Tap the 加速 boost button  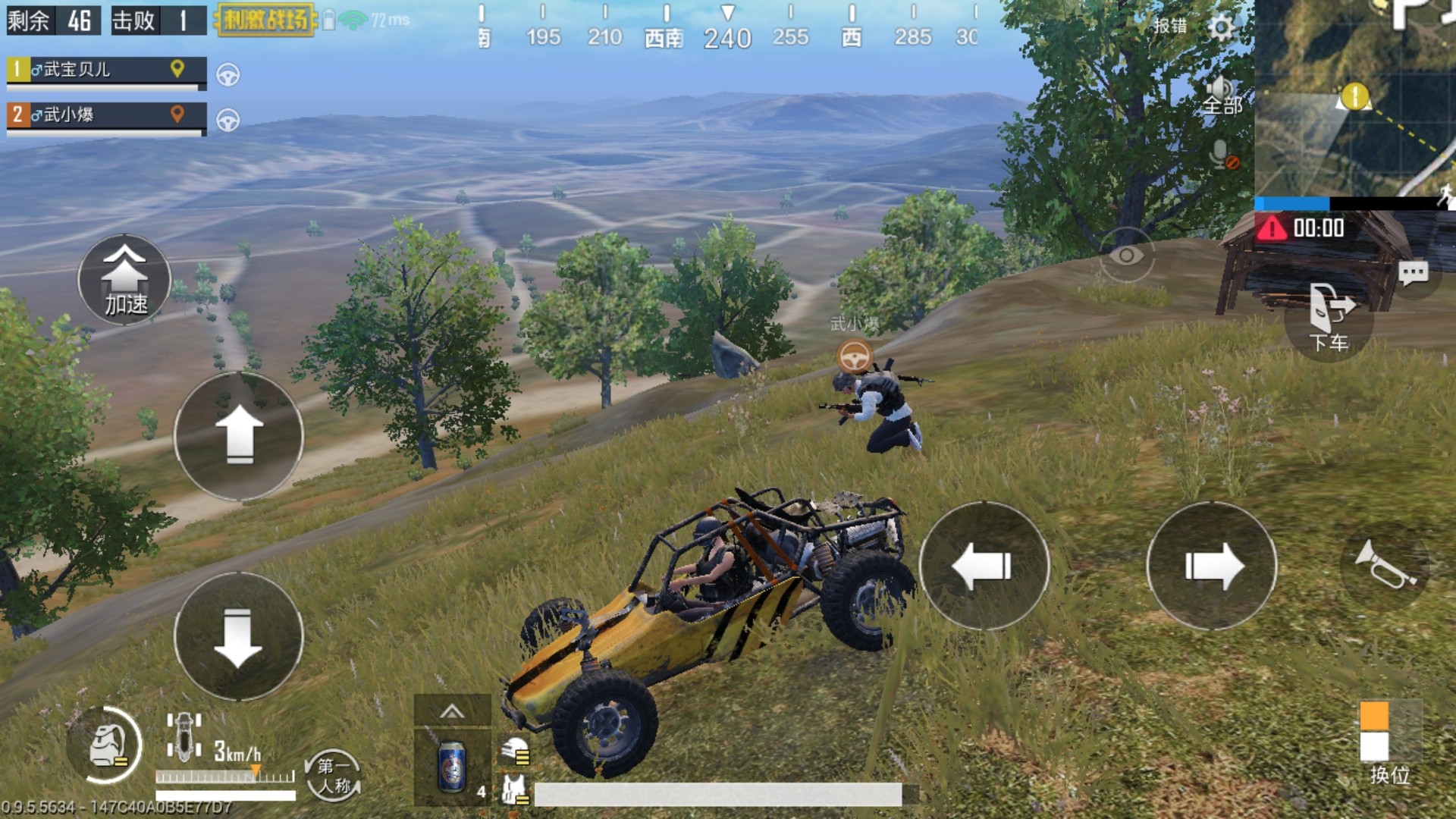pos(124,280)
